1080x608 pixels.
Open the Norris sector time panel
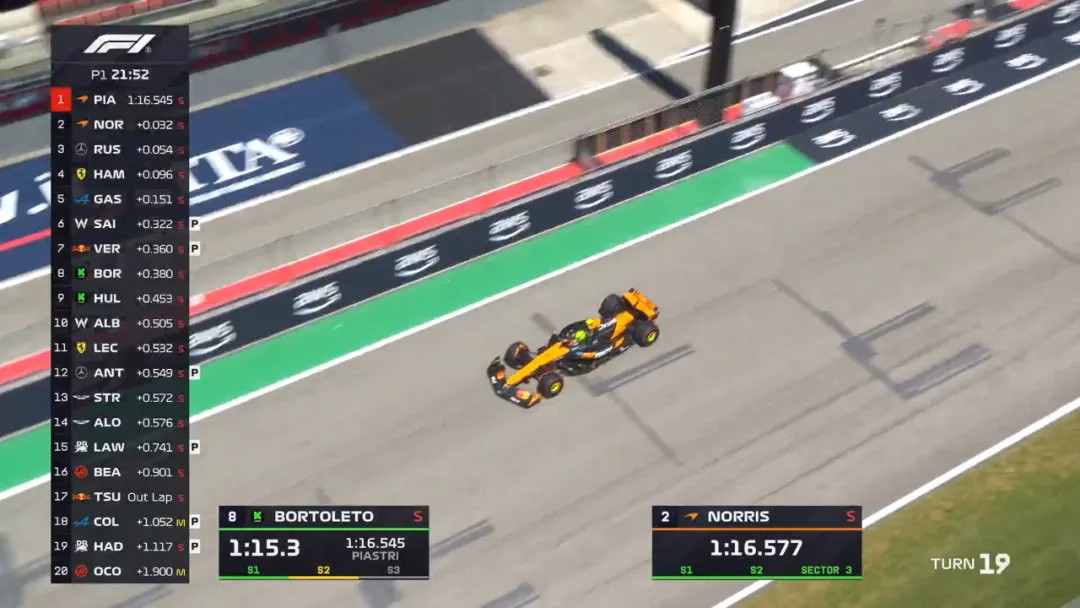[756, 542]
